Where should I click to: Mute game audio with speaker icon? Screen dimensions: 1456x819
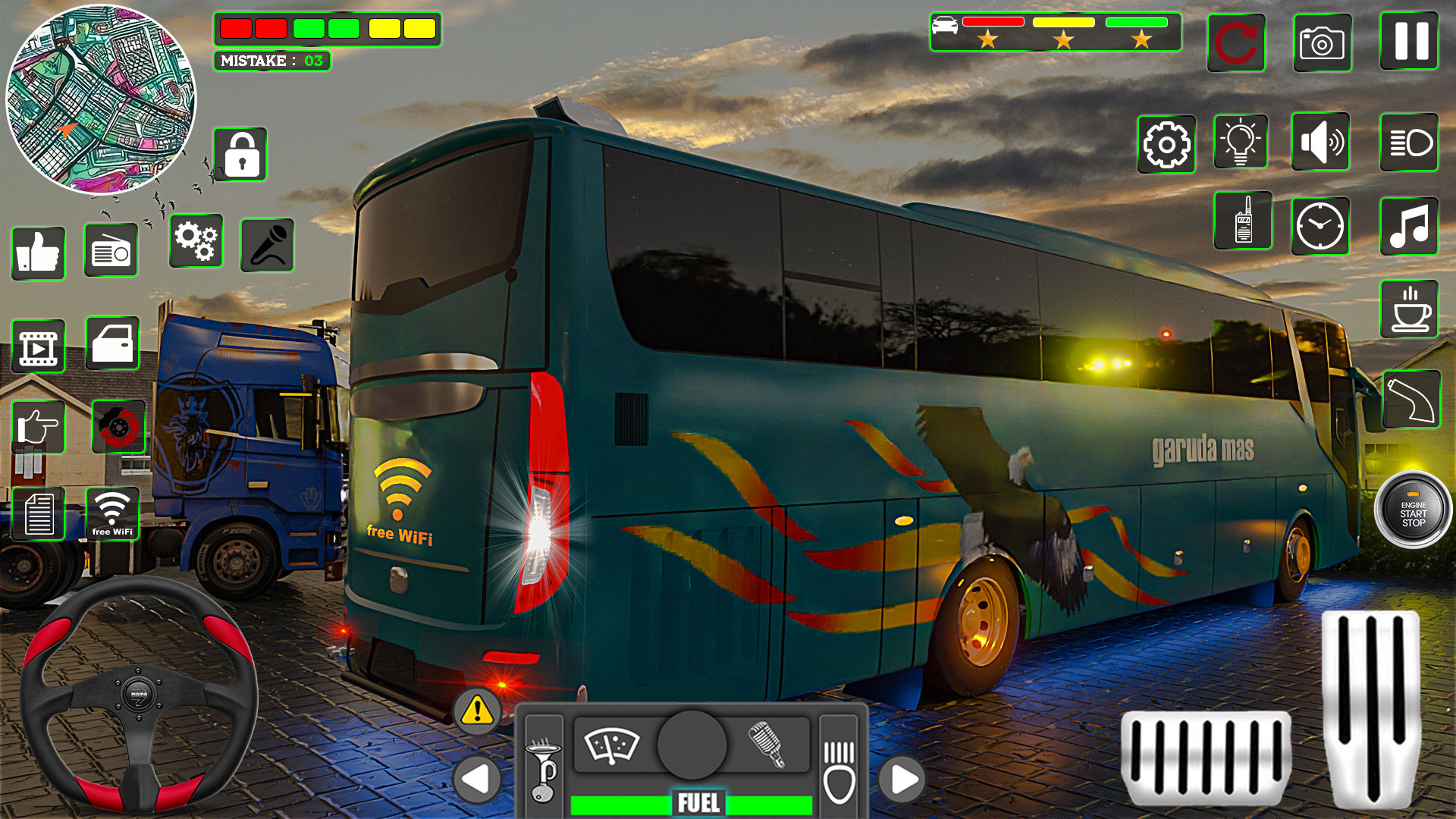1321,143
